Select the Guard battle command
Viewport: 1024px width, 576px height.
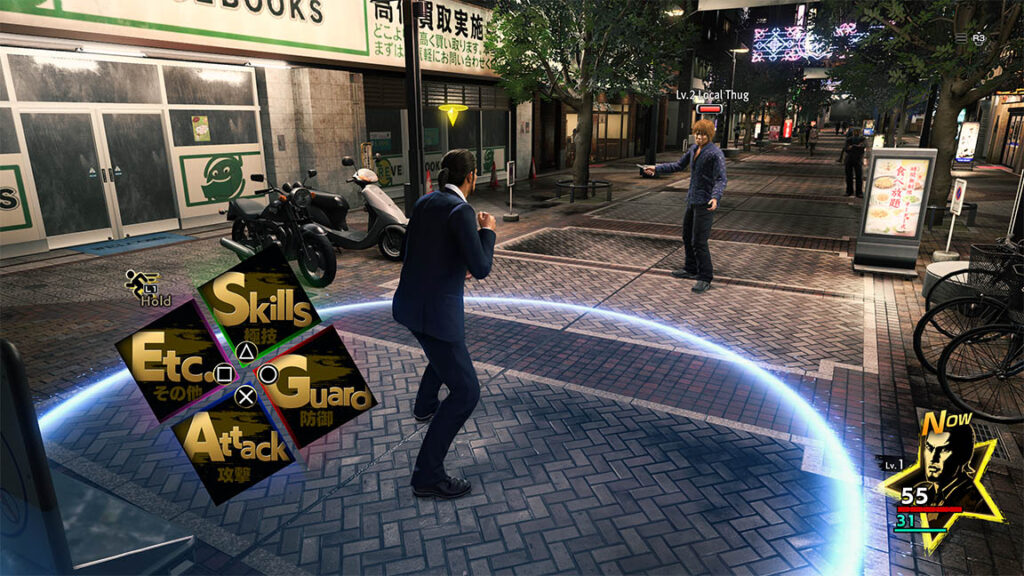coord(318,390)
